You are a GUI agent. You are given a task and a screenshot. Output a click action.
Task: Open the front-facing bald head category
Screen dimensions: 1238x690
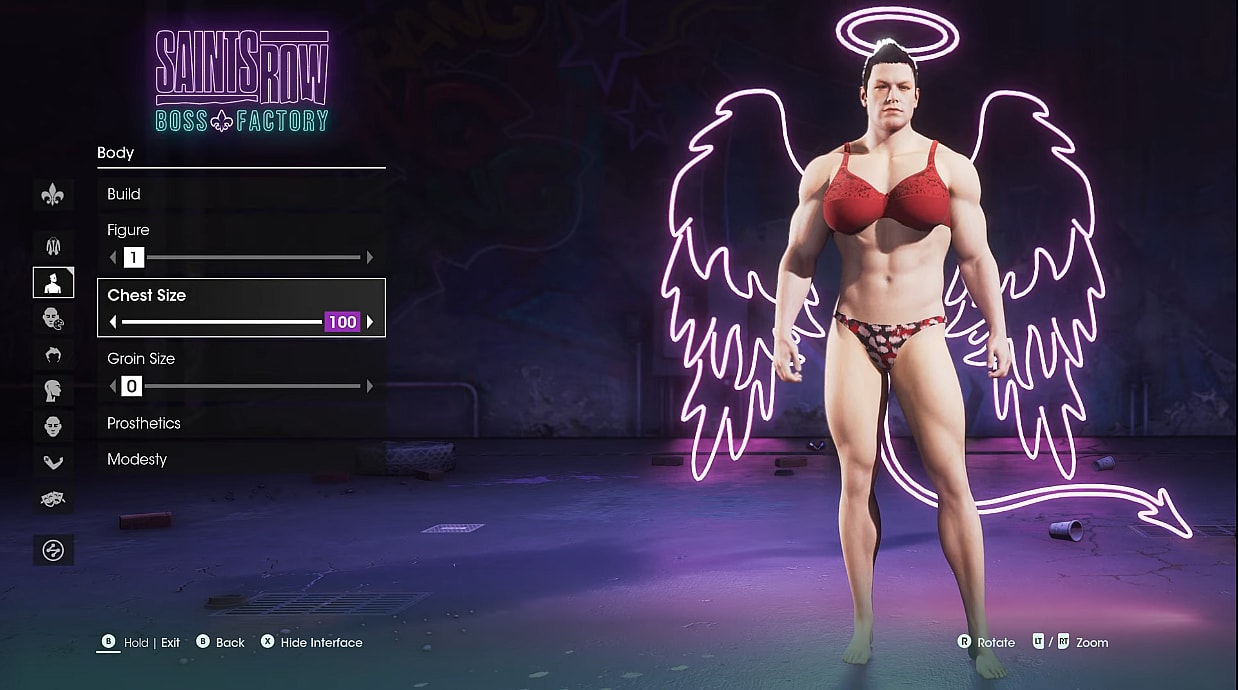pos(53,426)
